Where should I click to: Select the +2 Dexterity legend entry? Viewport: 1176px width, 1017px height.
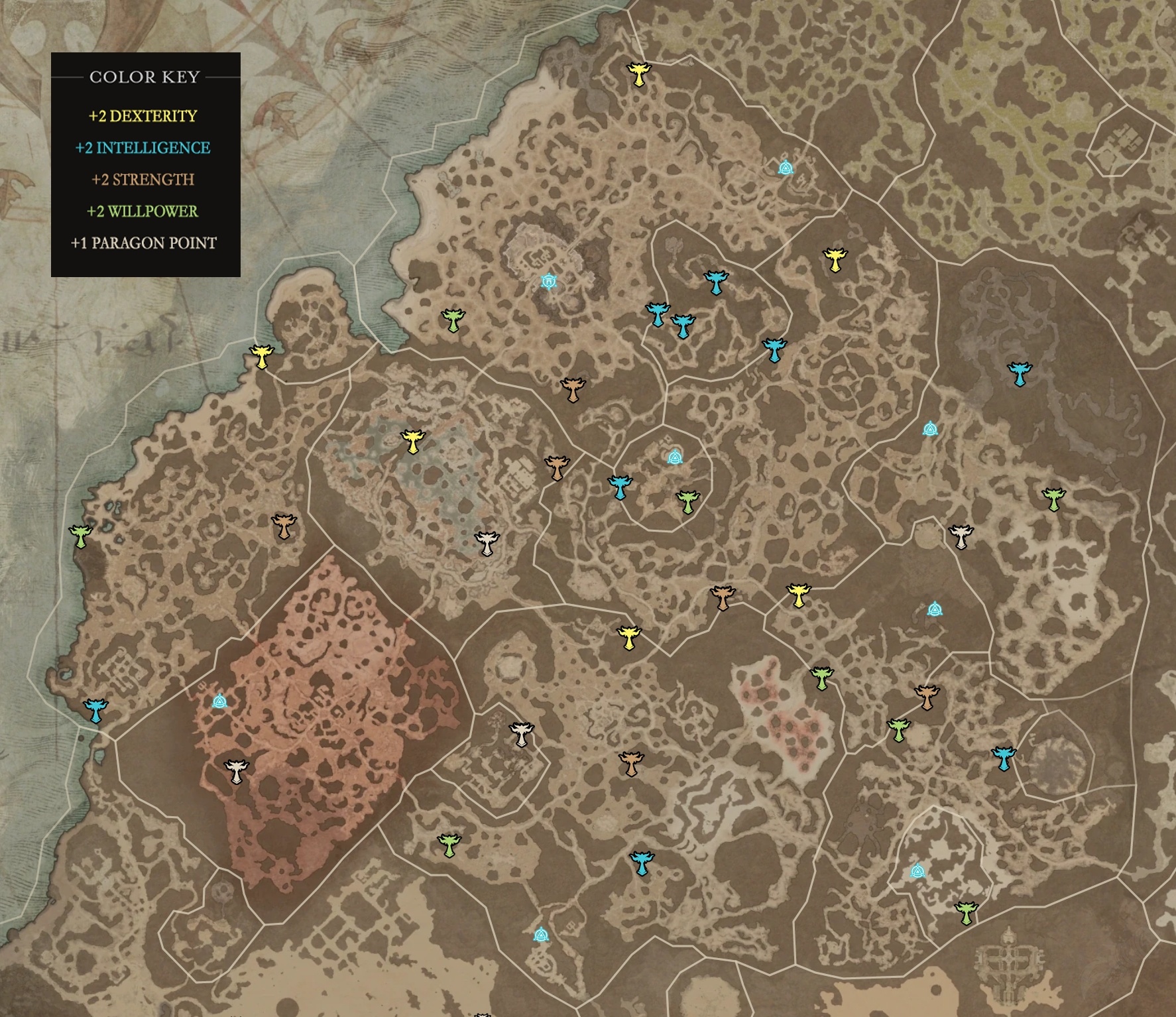pyautogui.click(x=143, y=116)
